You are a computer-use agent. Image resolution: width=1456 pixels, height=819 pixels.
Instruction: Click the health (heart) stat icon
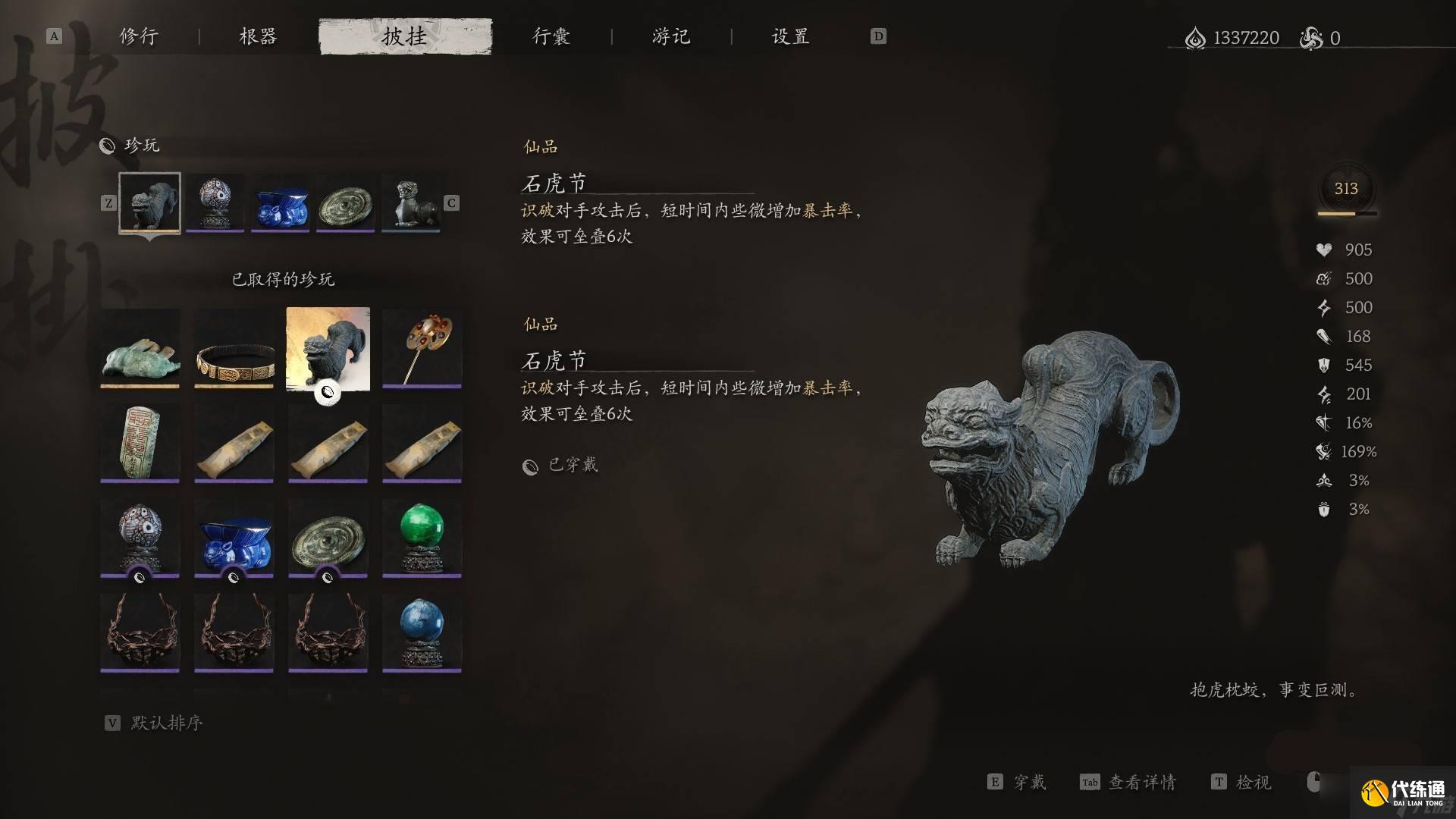click(1321, 249)
